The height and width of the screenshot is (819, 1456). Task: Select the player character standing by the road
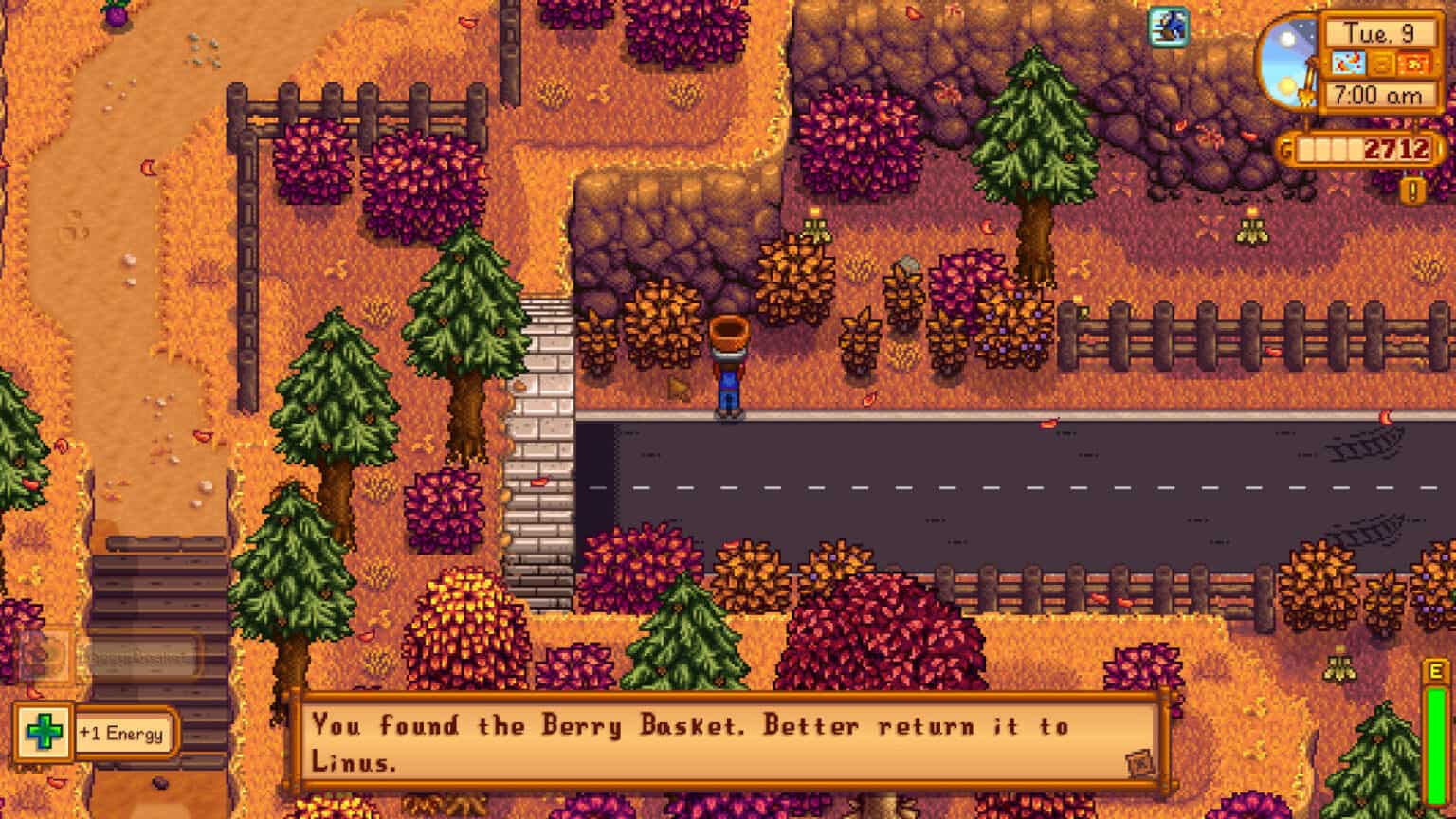728,370
